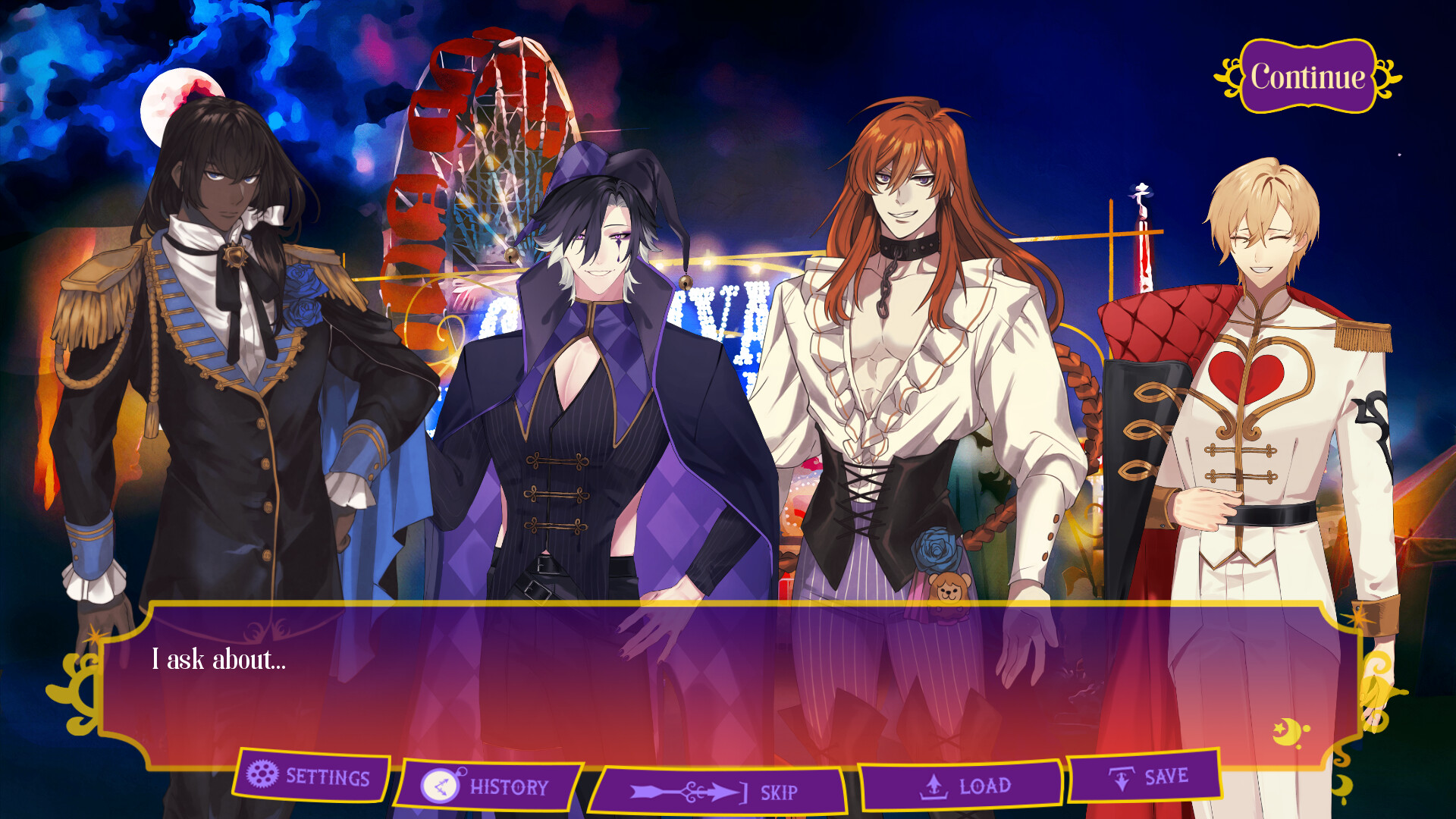Click the golden flourish beside the Continue button
The width and height of the screenshot is (1456, 819).
[1228, 76]
